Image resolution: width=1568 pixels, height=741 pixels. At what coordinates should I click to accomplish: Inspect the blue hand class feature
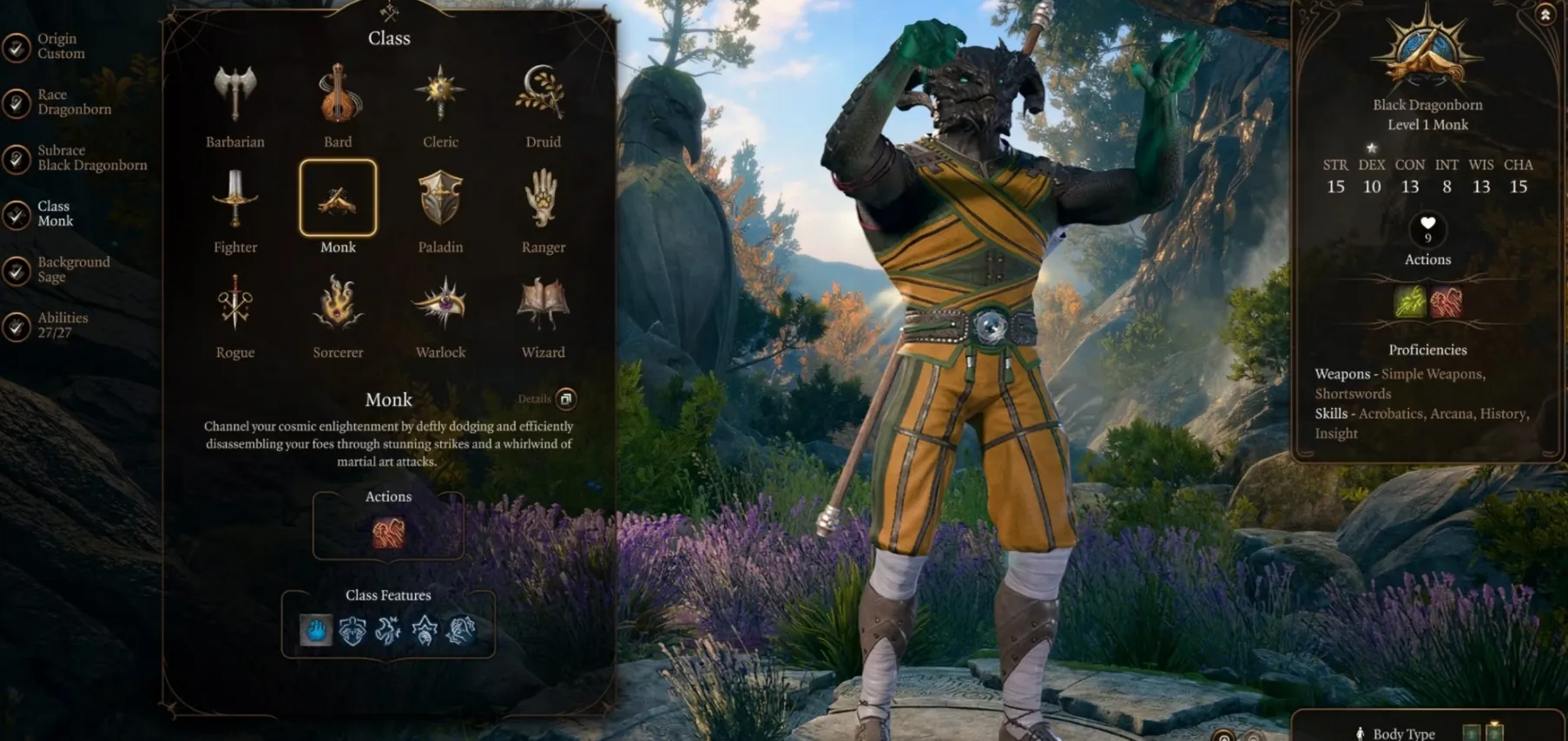(x=316, y=630)
